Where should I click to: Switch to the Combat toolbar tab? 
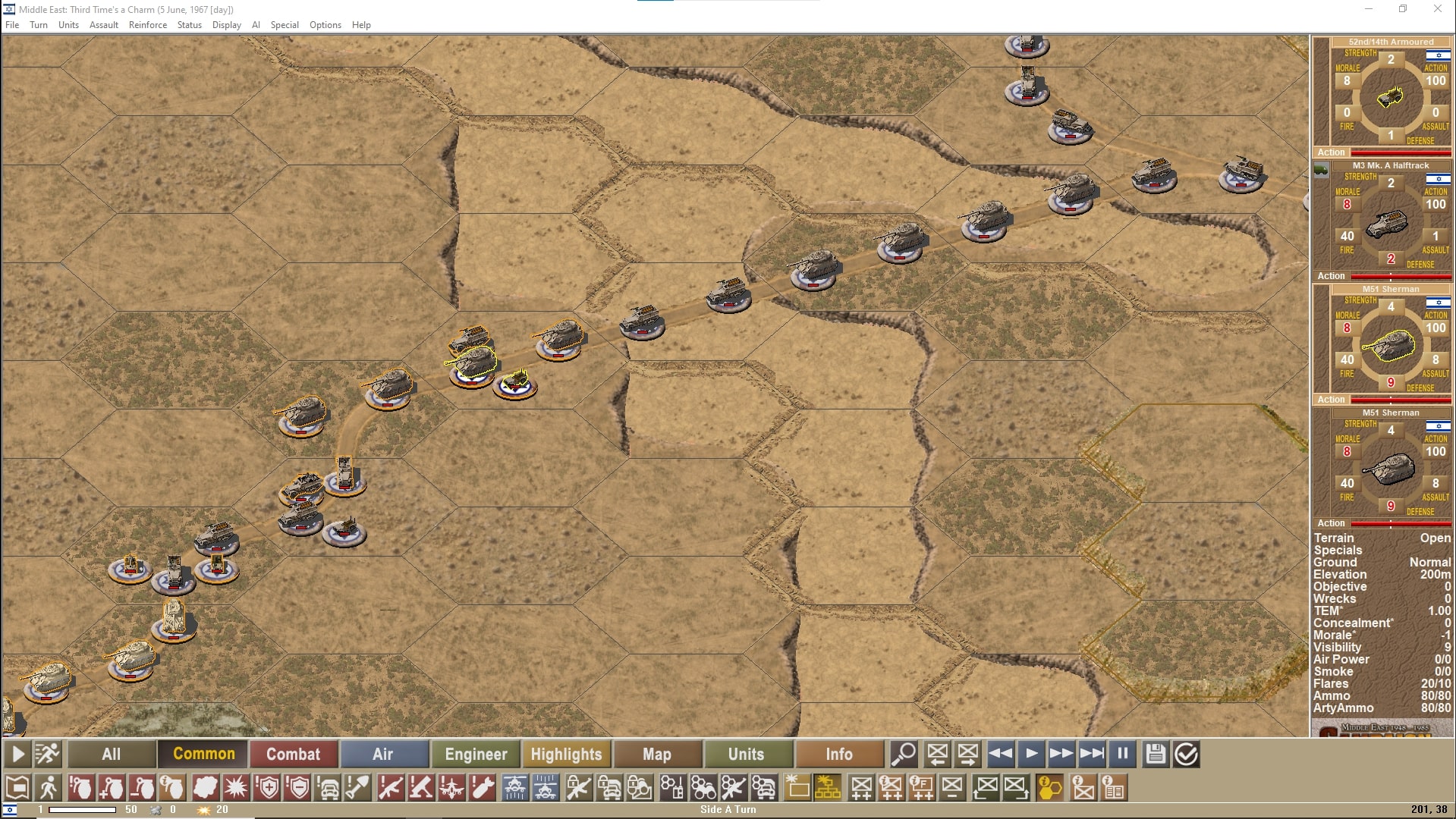coord(294,754)
